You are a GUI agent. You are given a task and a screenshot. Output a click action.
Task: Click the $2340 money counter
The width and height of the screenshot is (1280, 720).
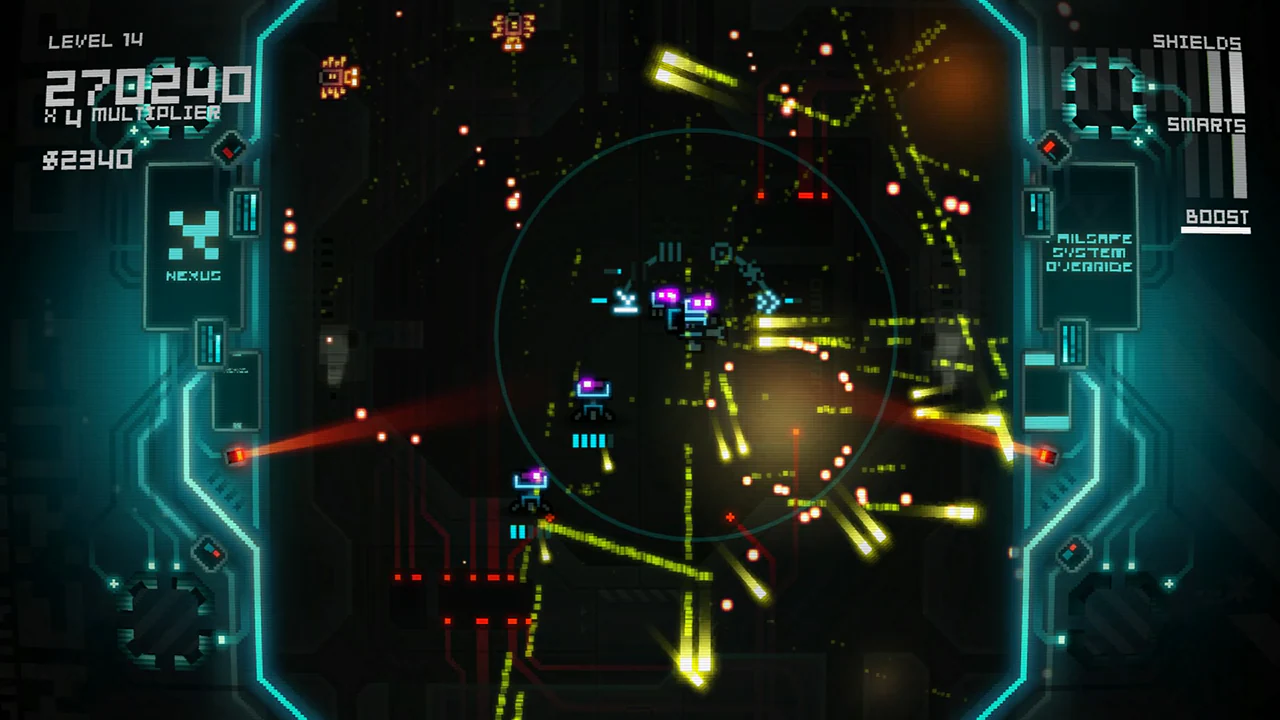point(88,159)
